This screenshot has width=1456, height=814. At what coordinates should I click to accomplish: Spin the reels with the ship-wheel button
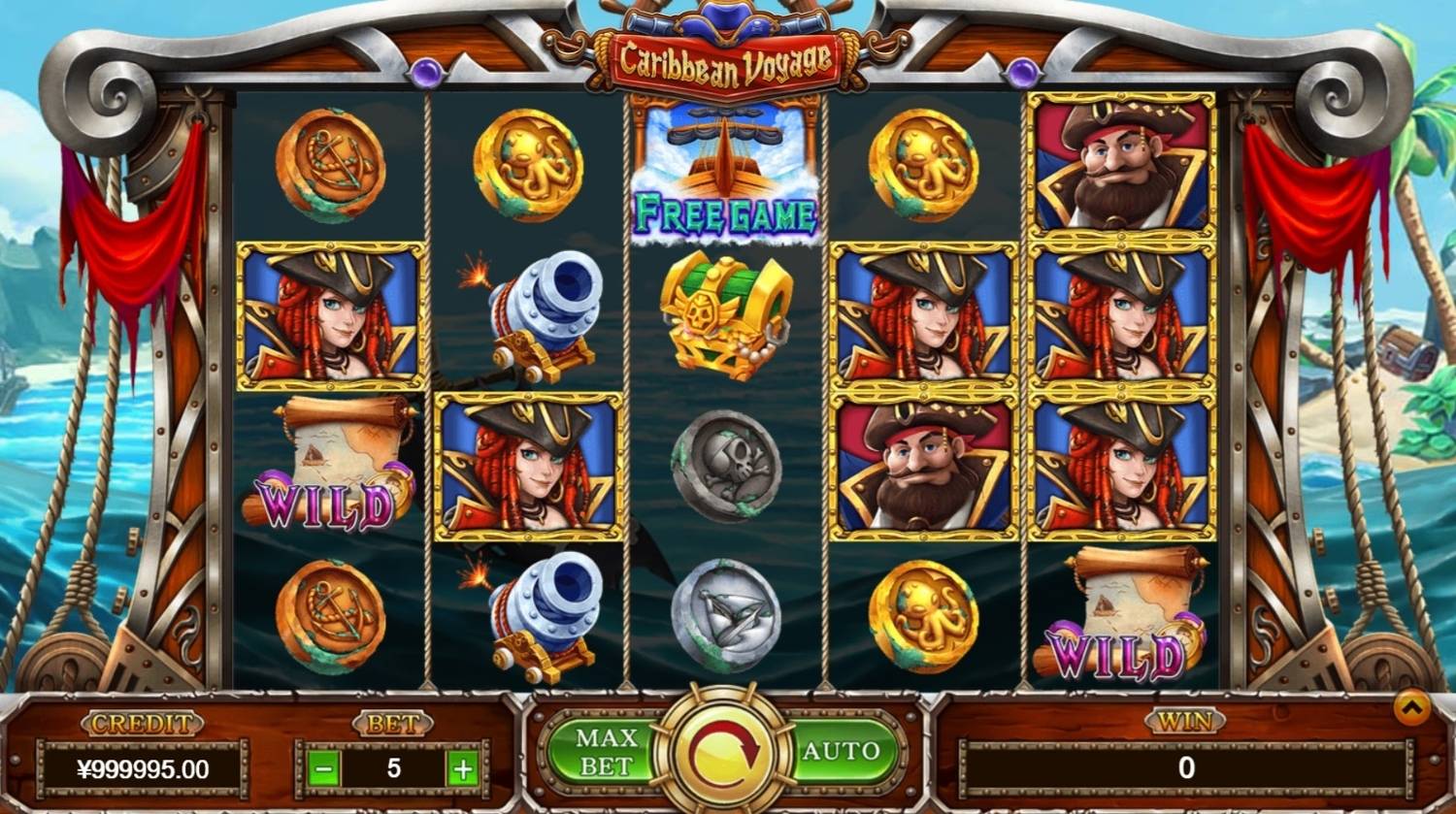(722, 752)
